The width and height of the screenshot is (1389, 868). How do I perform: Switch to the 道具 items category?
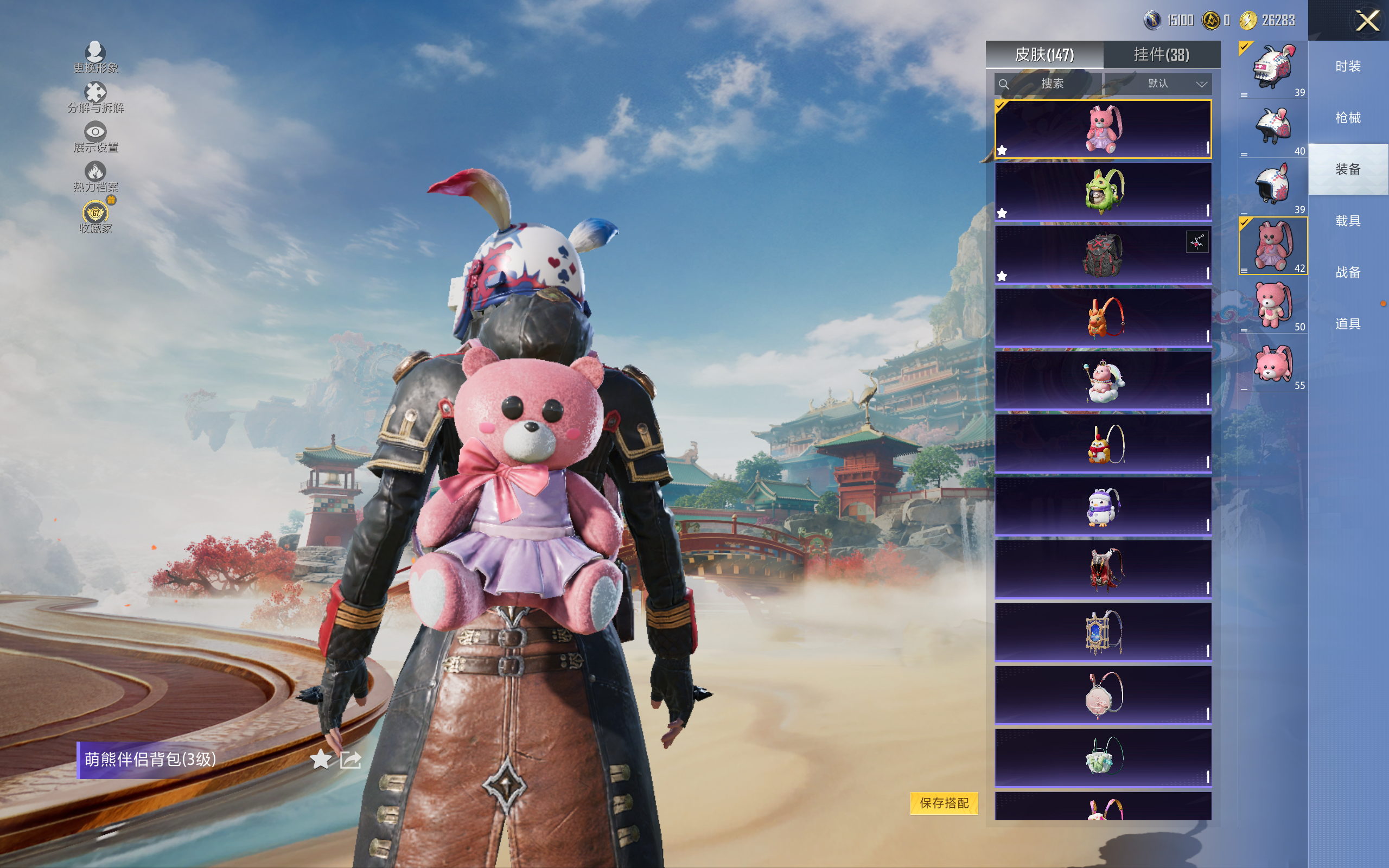click(x=1348, y=324)
